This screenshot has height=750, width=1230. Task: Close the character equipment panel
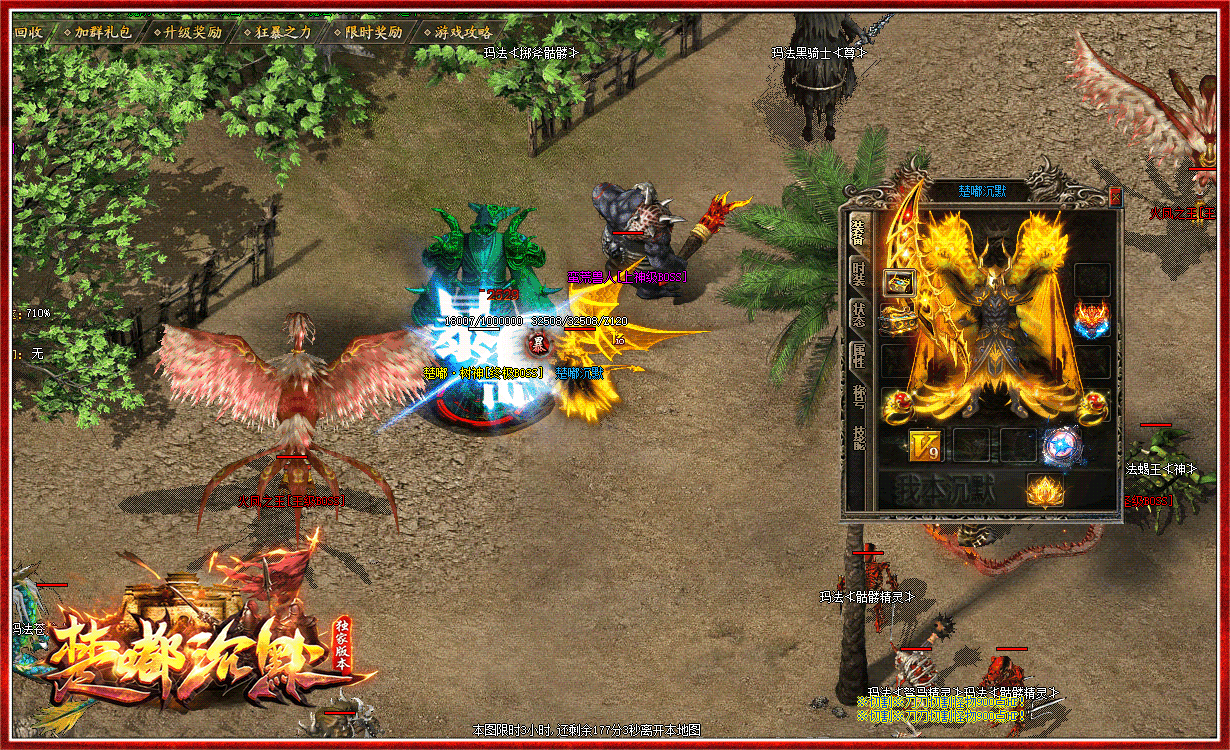1116,198
